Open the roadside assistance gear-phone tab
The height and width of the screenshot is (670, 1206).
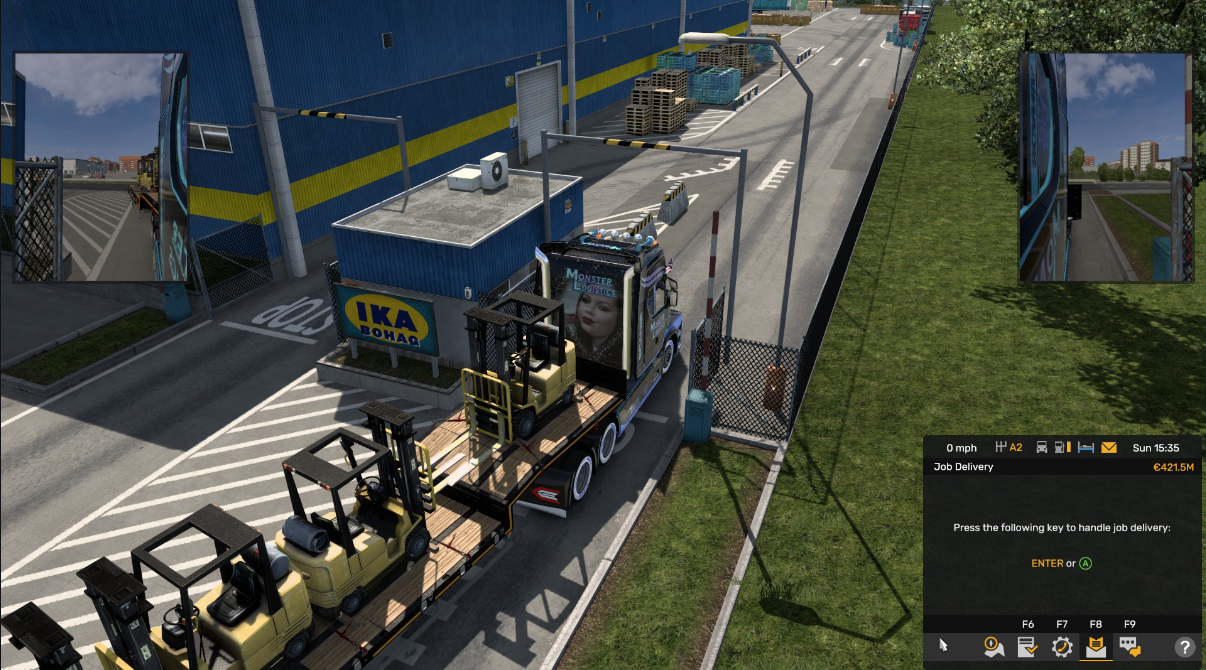1062,647
